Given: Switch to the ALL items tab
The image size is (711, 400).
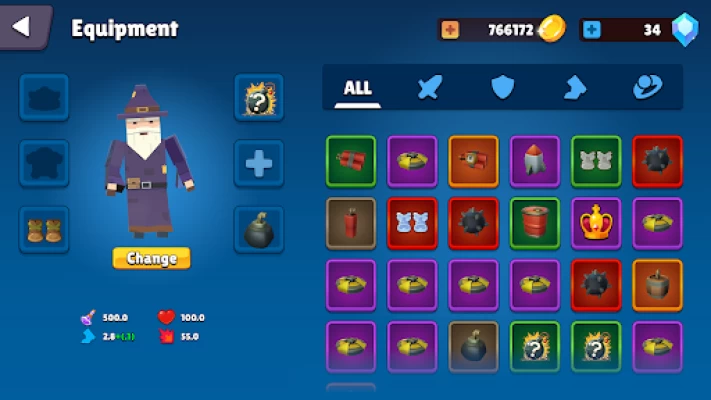Looking at the screenshot, I should point(357,88).
